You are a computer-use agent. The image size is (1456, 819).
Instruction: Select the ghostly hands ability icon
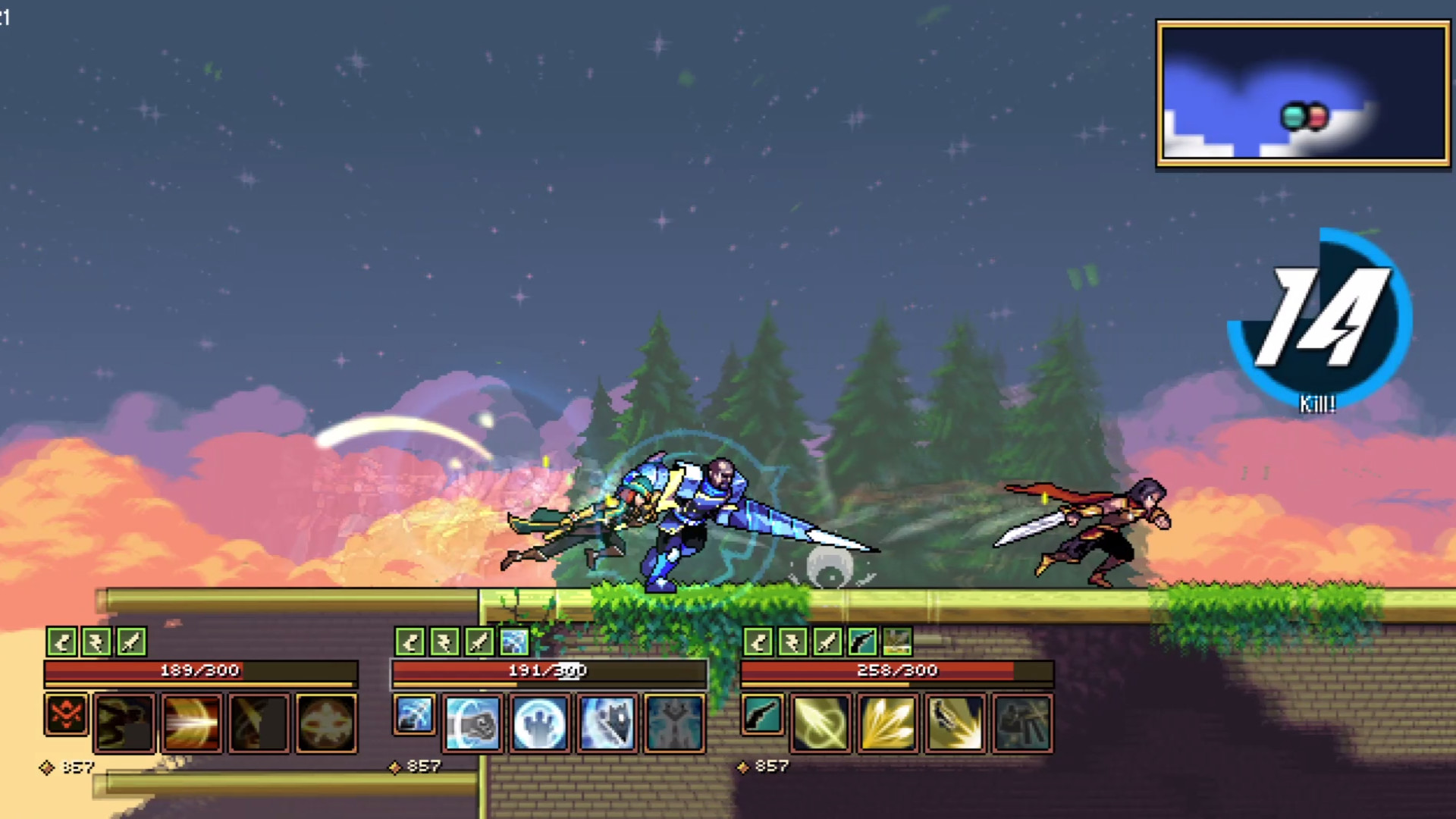[x=539, y=723]
